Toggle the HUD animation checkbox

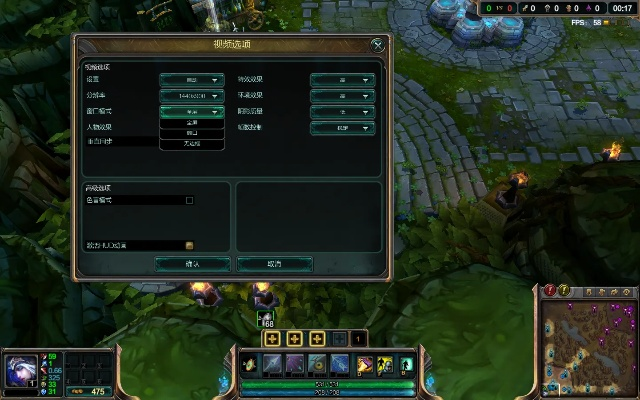coord(189,245)
